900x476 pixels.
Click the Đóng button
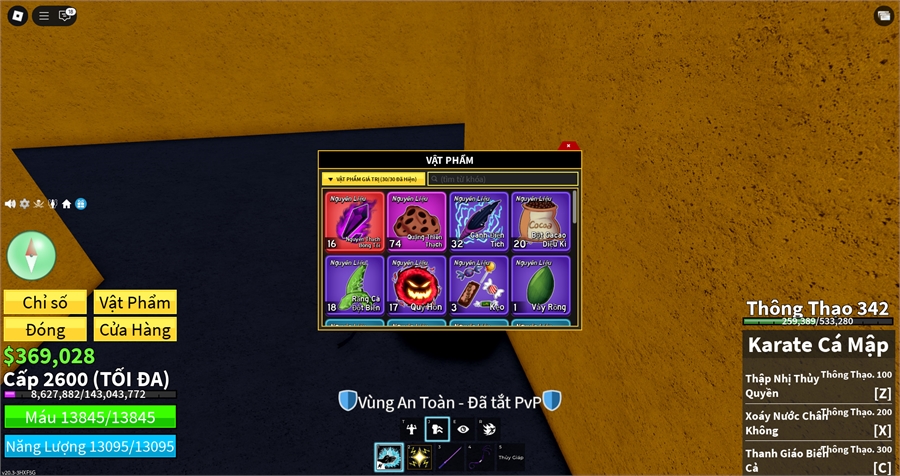(x=45, y=329)
